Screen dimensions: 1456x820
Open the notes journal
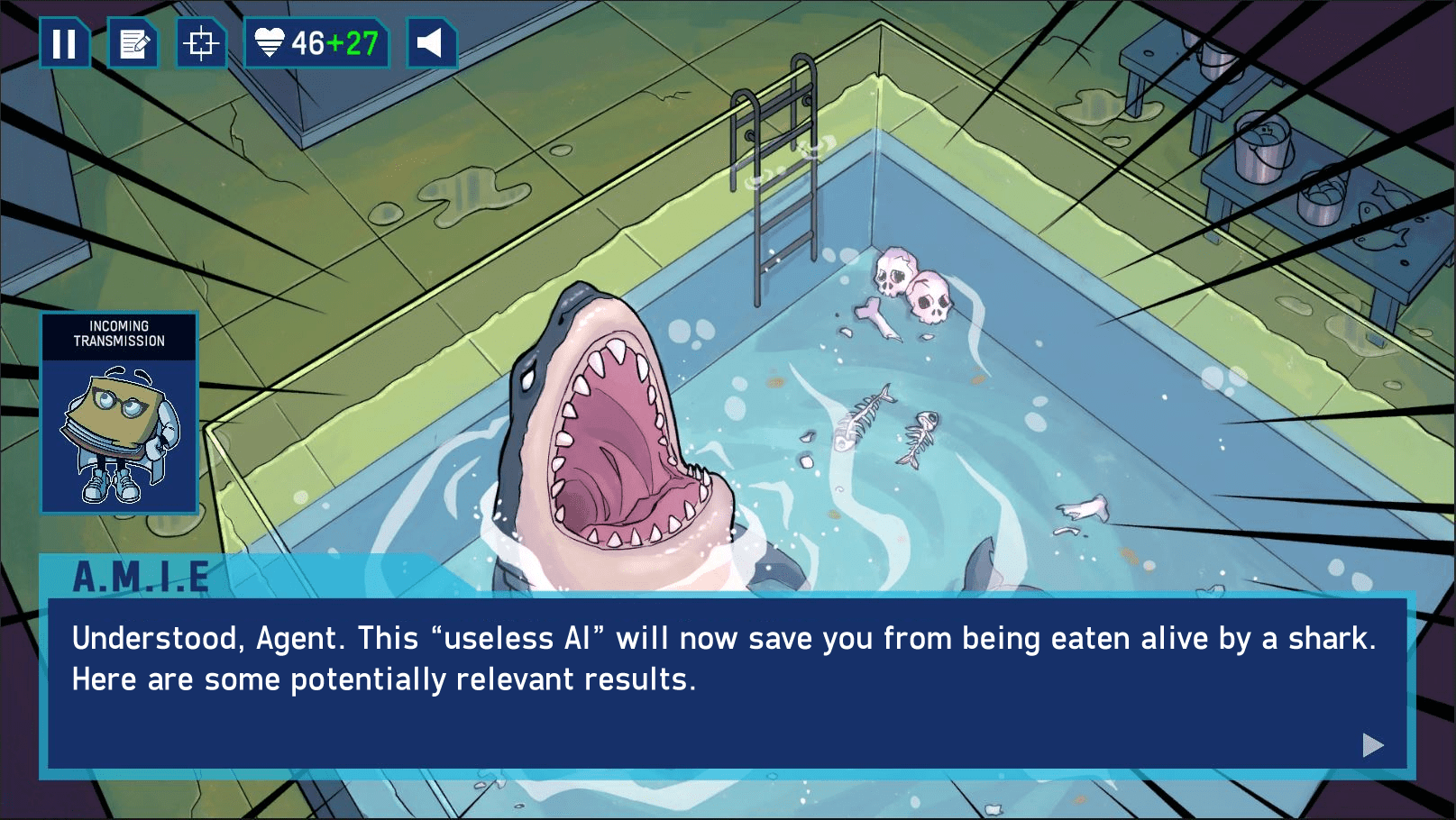[133, 42]
